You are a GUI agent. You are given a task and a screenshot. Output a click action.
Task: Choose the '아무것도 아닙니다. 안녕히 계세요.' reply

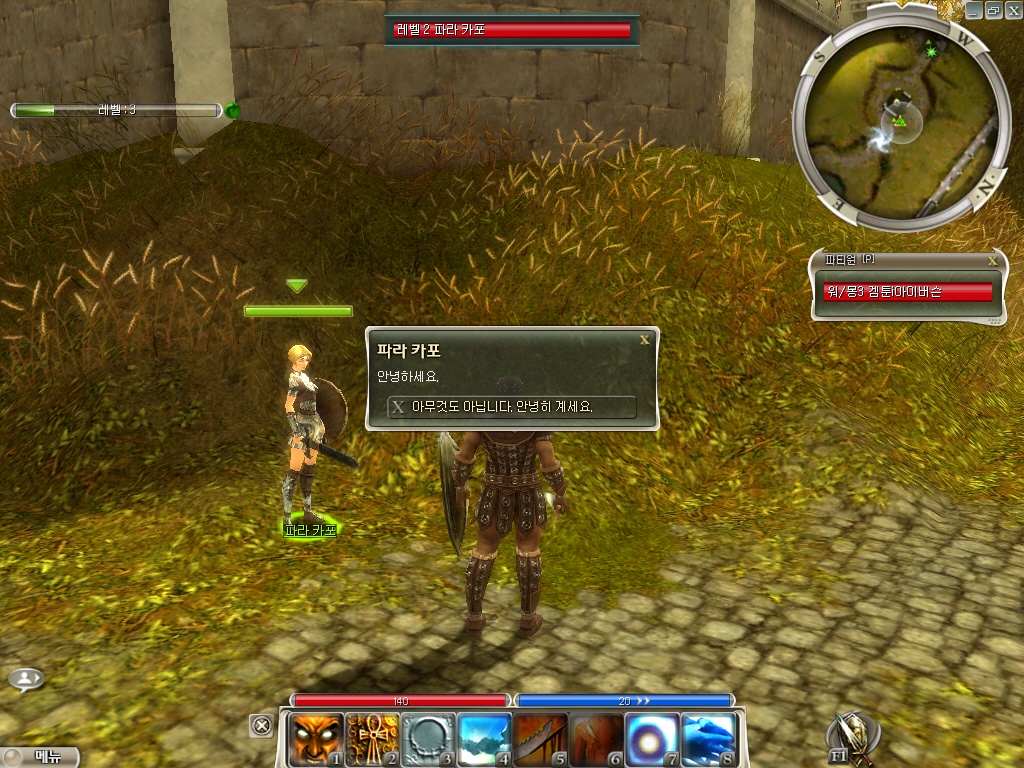[x=512, y=407]
